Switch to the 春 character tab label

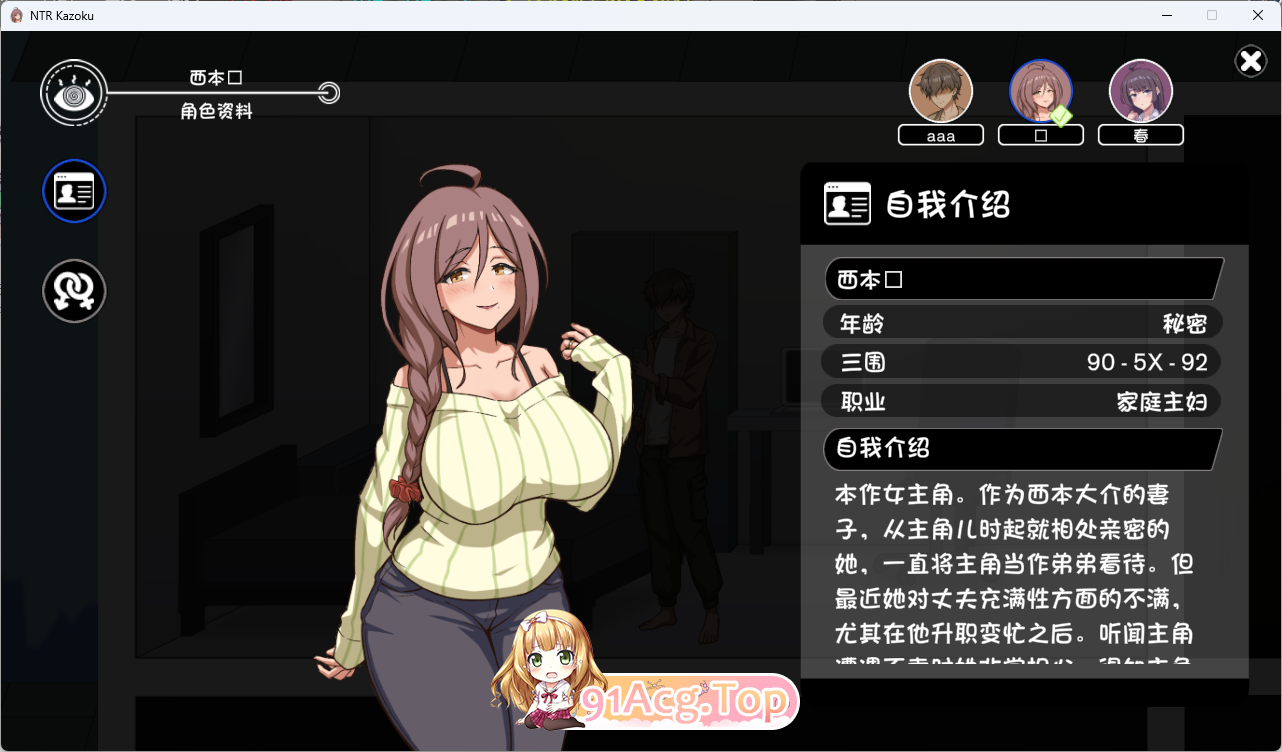click(x=1140, y=134)
